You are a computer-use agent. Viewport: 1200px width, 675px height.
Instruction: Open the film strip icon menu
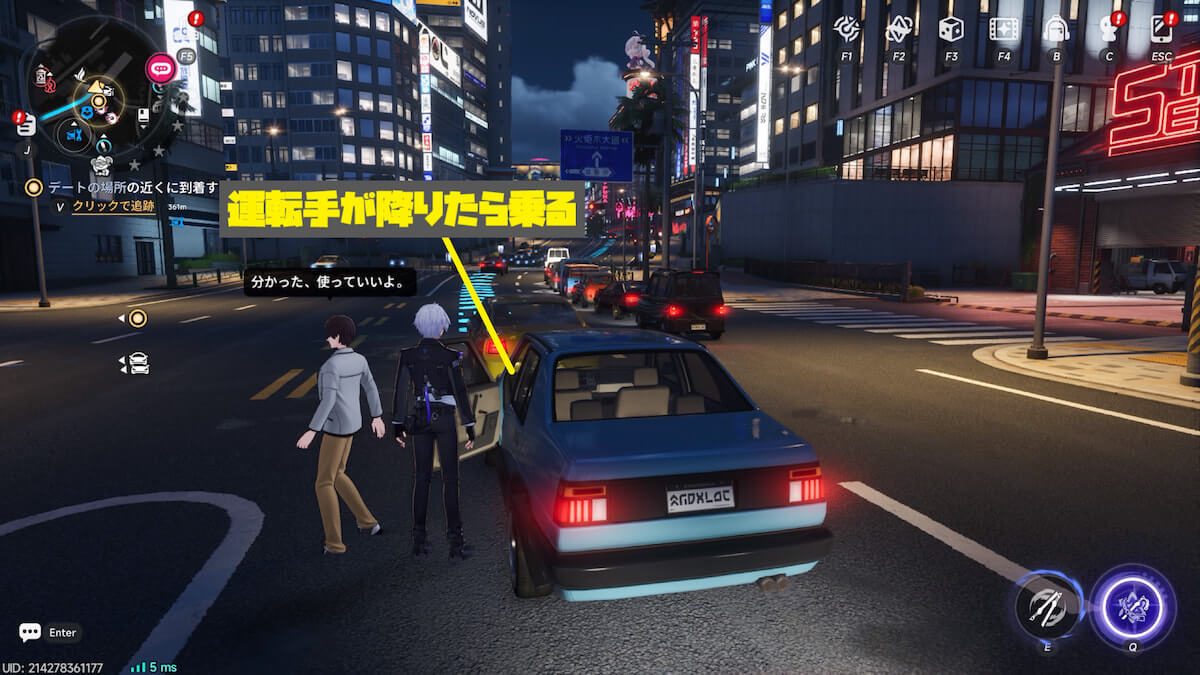tap(1003, 29)
